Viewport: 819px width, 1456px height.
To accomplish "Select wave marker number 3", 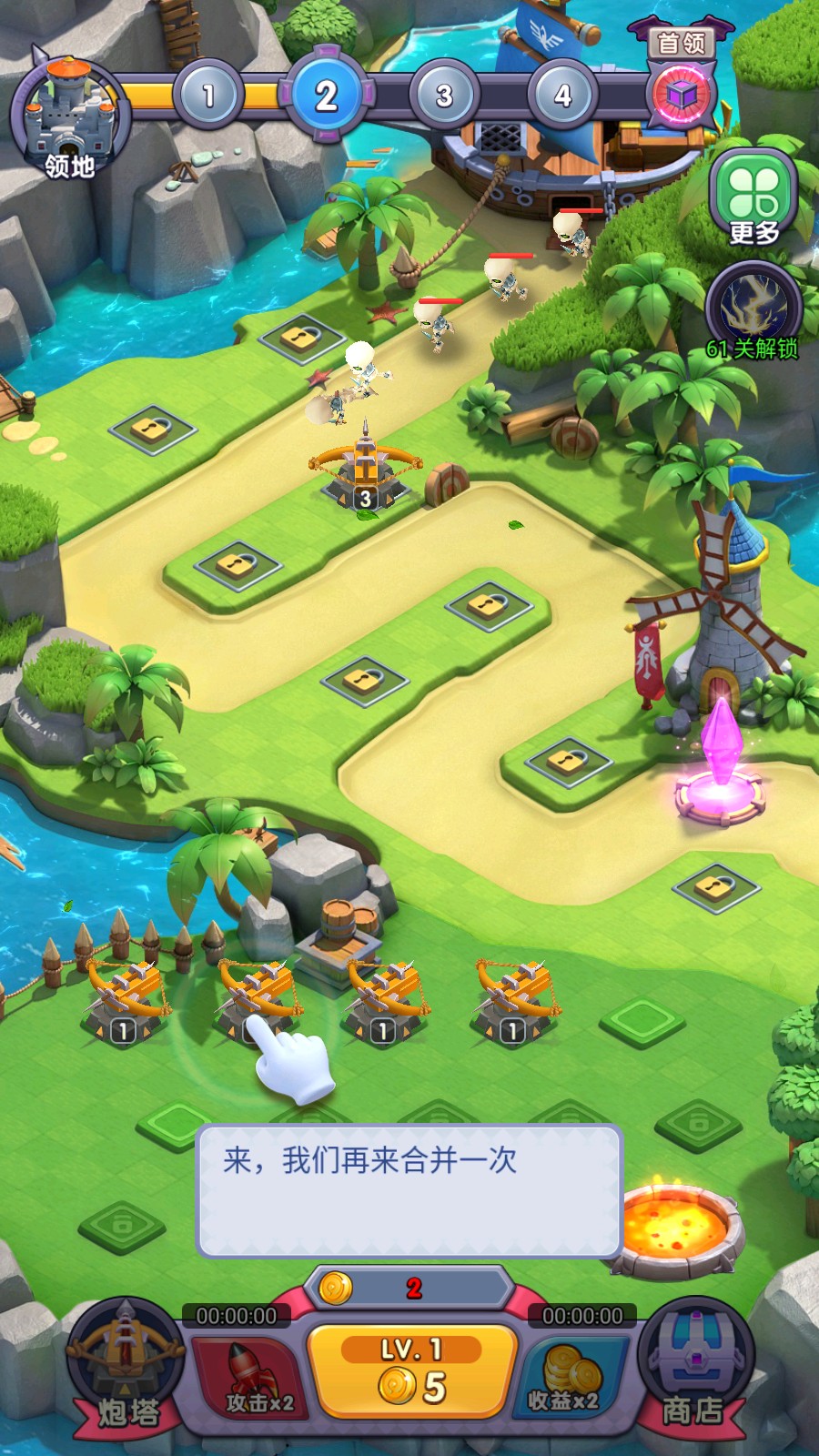I will pyautogui.click(x=444, y=95).
